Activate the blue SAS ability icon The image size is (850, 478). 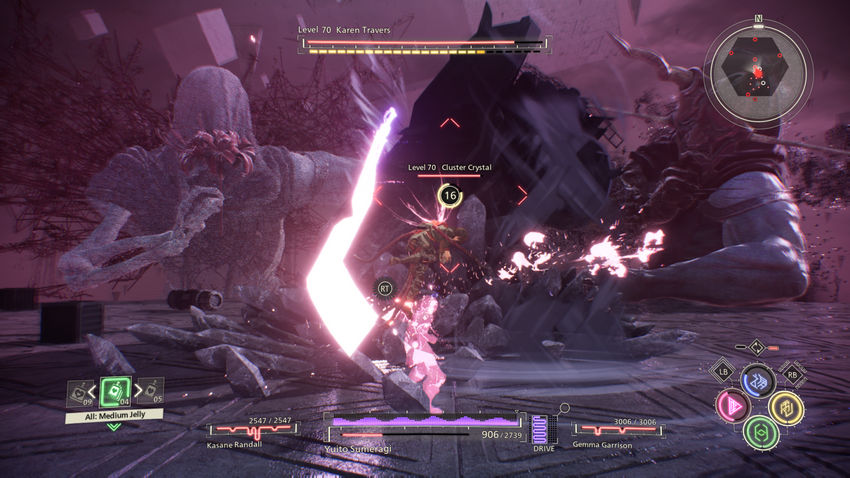pos(757,381)
